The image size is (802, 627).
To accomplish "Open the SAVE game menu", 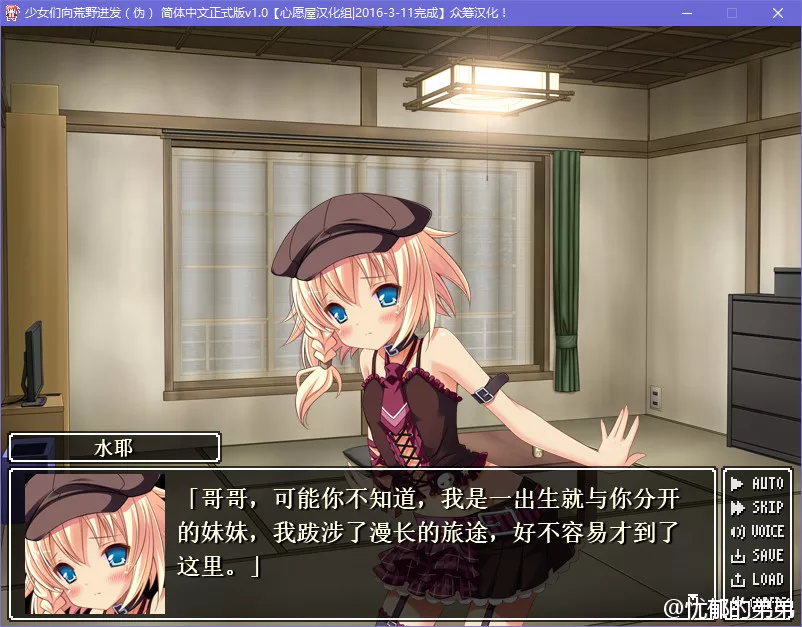I will (x=757, y=556).
